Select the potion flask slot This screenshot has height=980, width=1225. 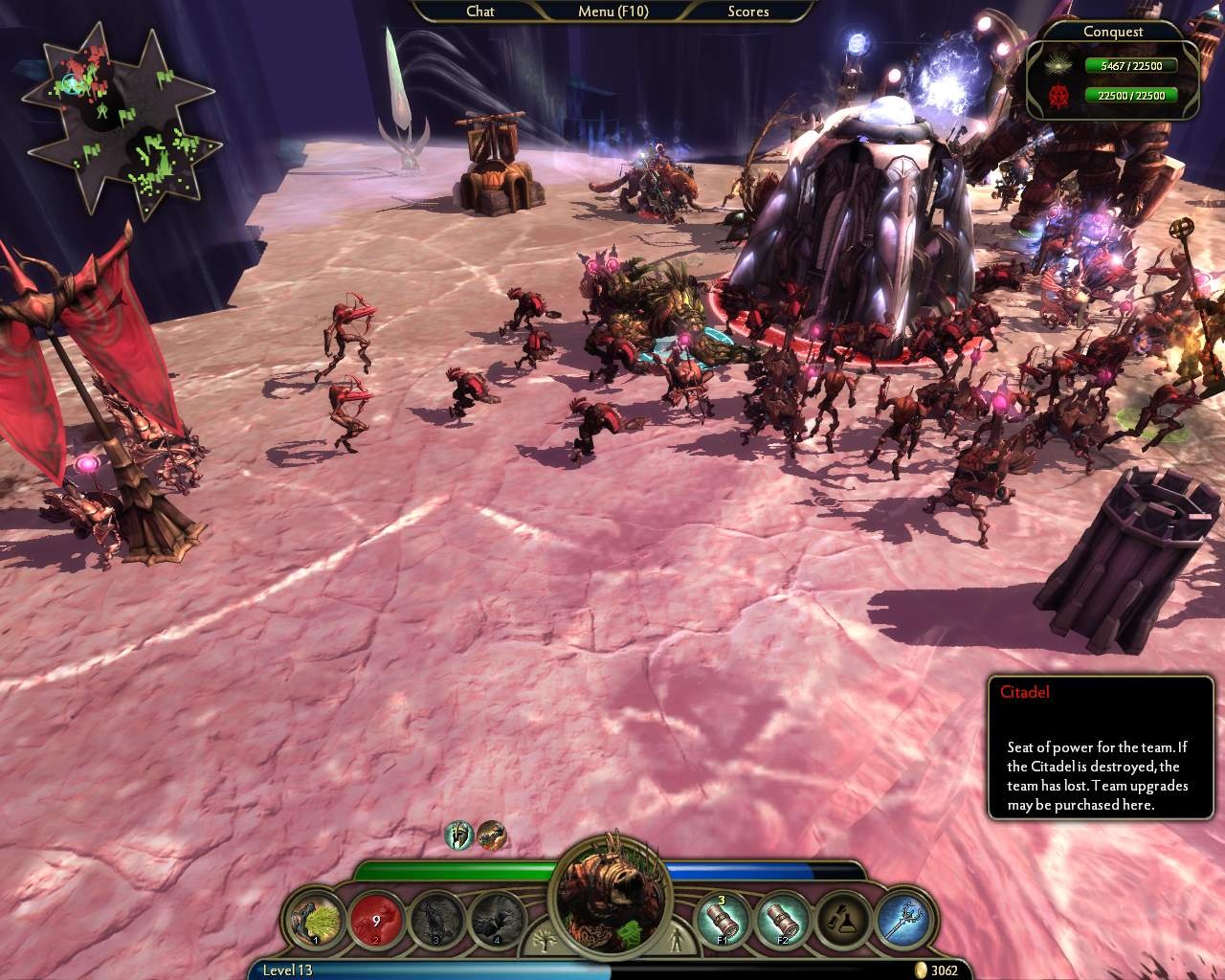843,920
